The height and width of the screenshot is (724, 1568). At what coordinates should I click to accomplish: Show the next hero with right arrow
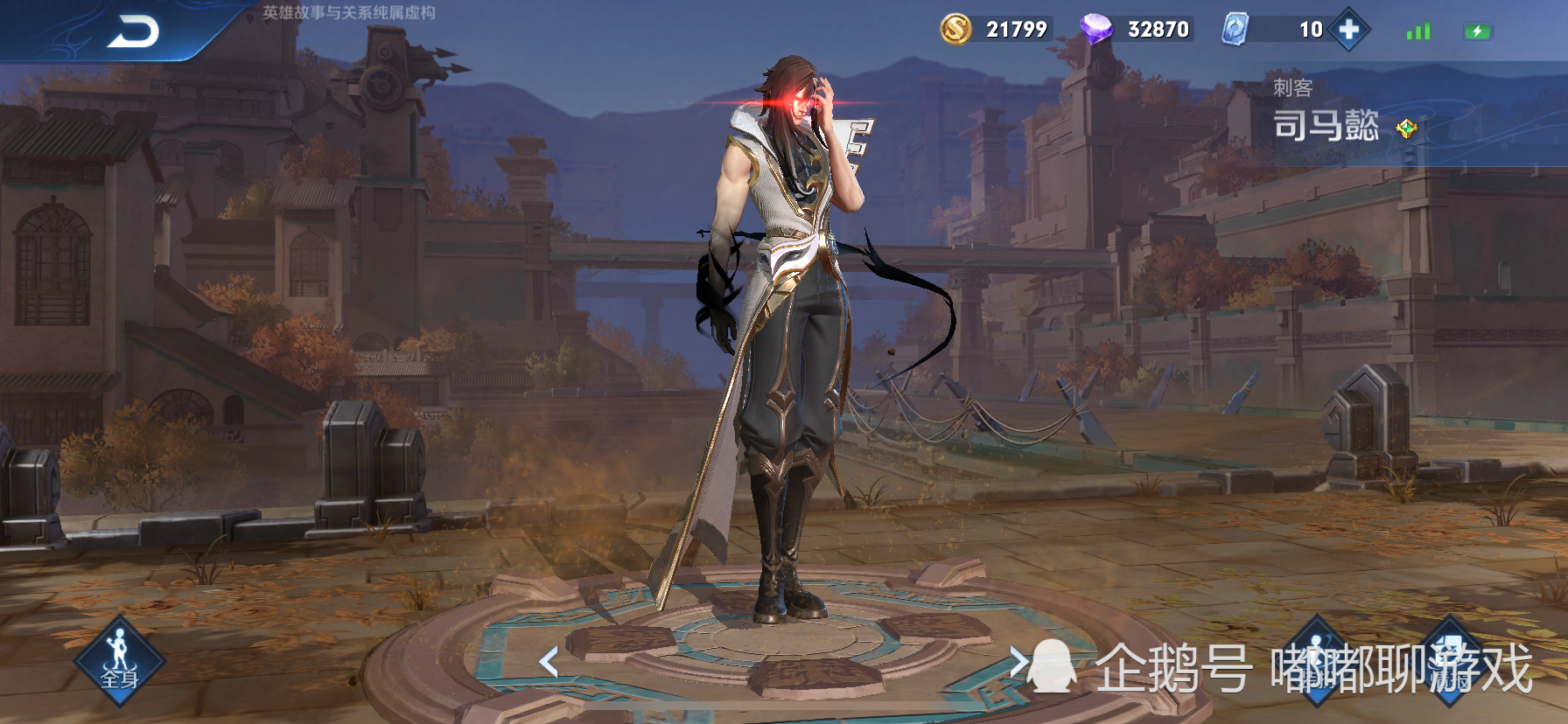pos(1018,662)
